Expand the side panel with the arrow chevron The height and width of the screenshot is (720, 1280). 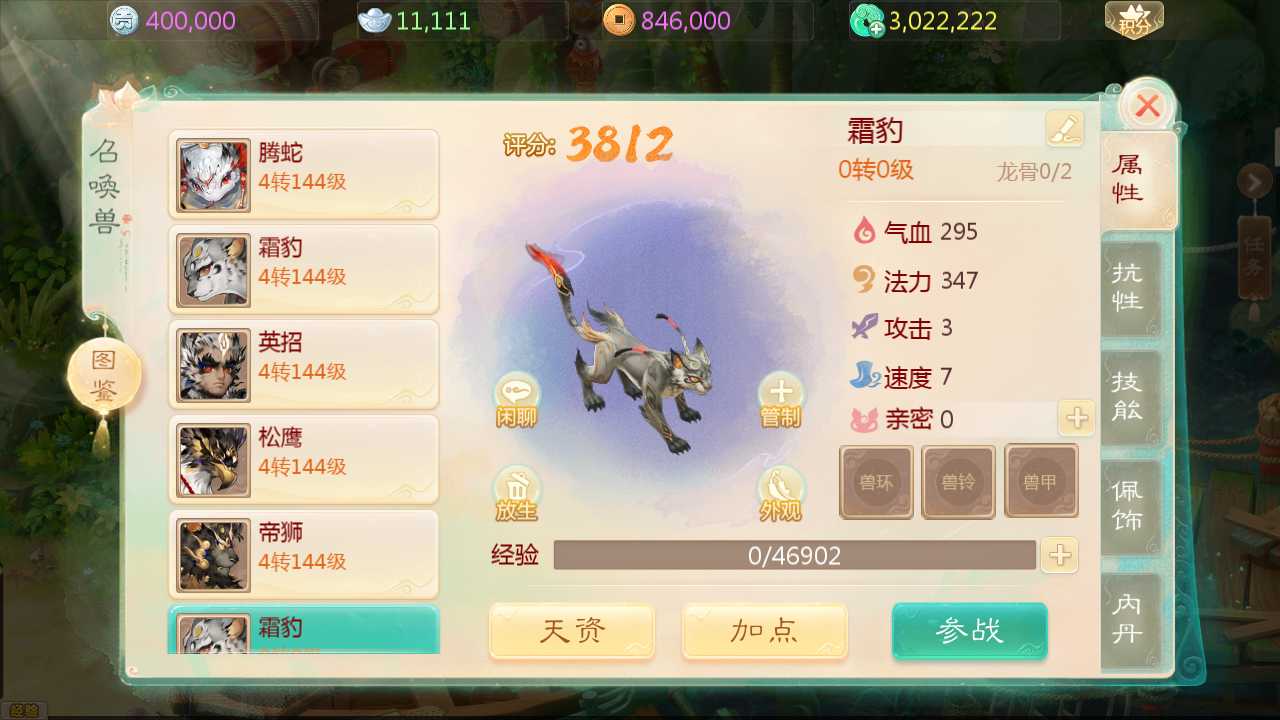(1257, 182)
